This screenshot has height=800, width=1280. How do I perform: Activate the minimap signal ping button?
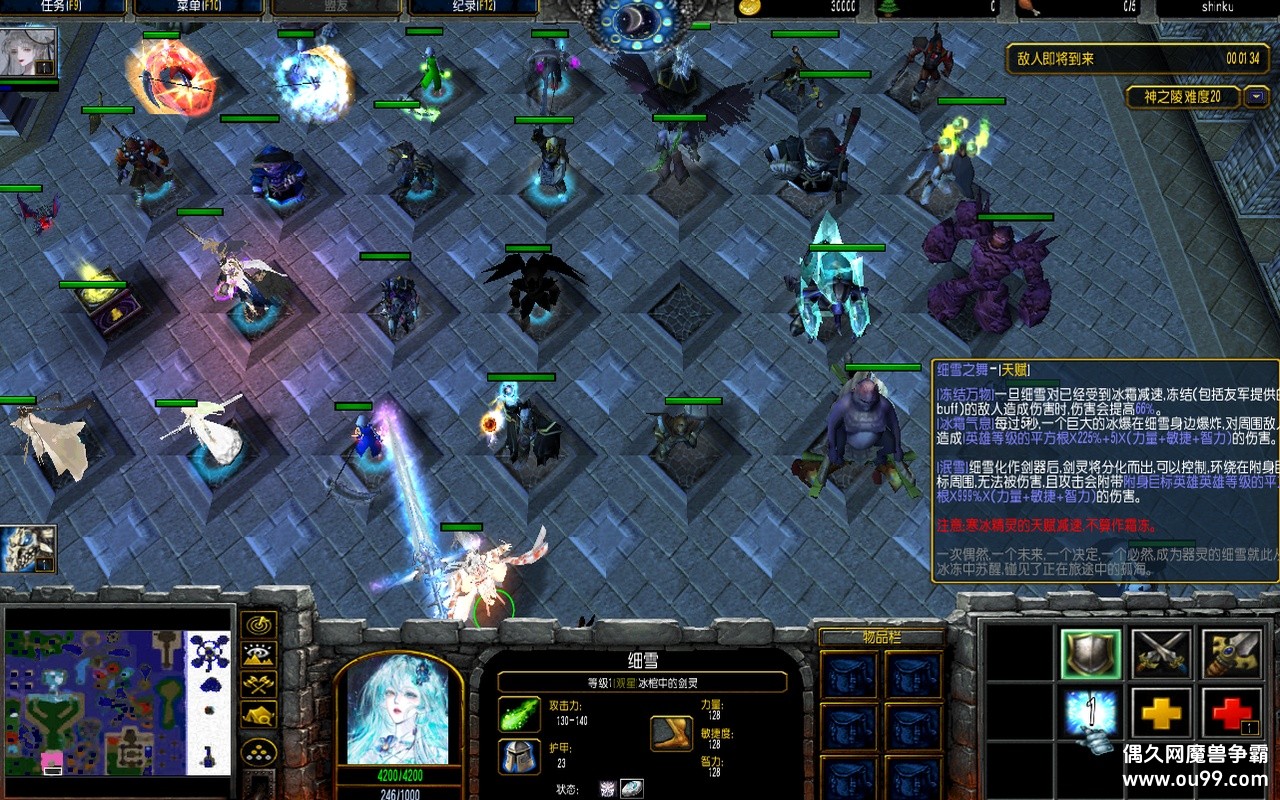pyautogui.click(x=260, y=626)
